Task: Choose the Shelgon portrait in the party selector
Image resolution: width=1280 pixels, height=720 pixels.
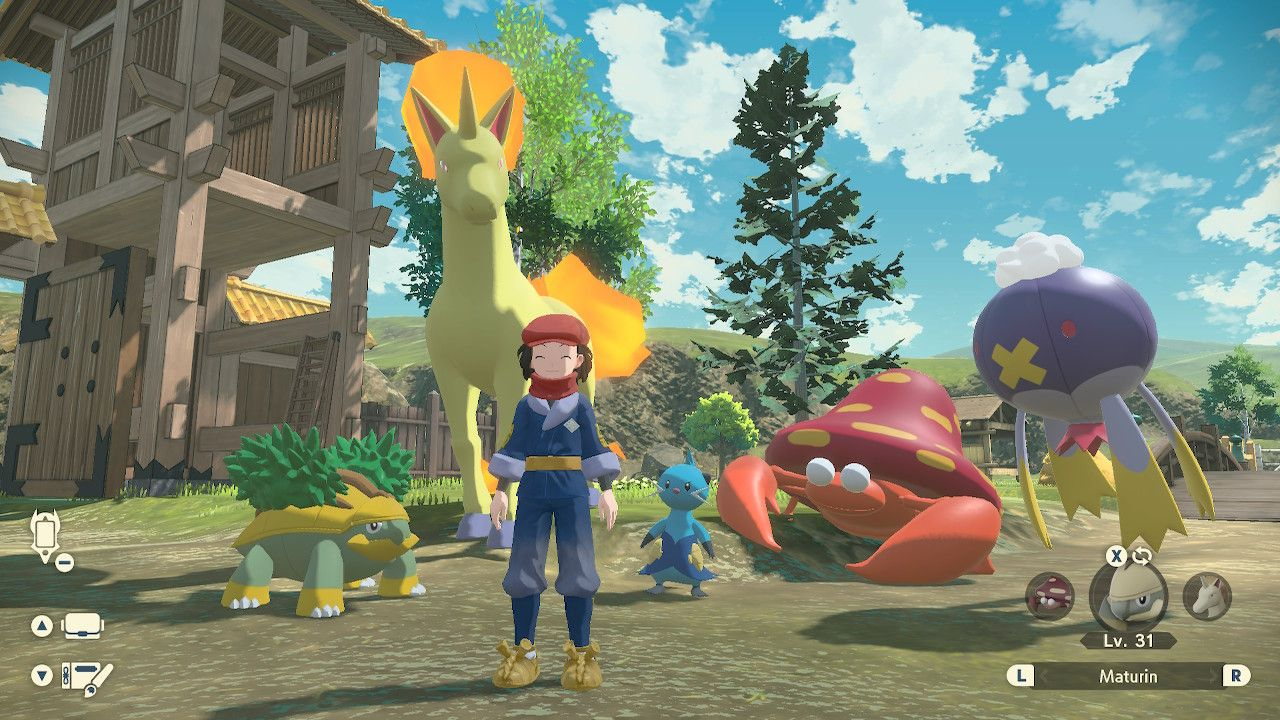Action: coord(1127,596)
